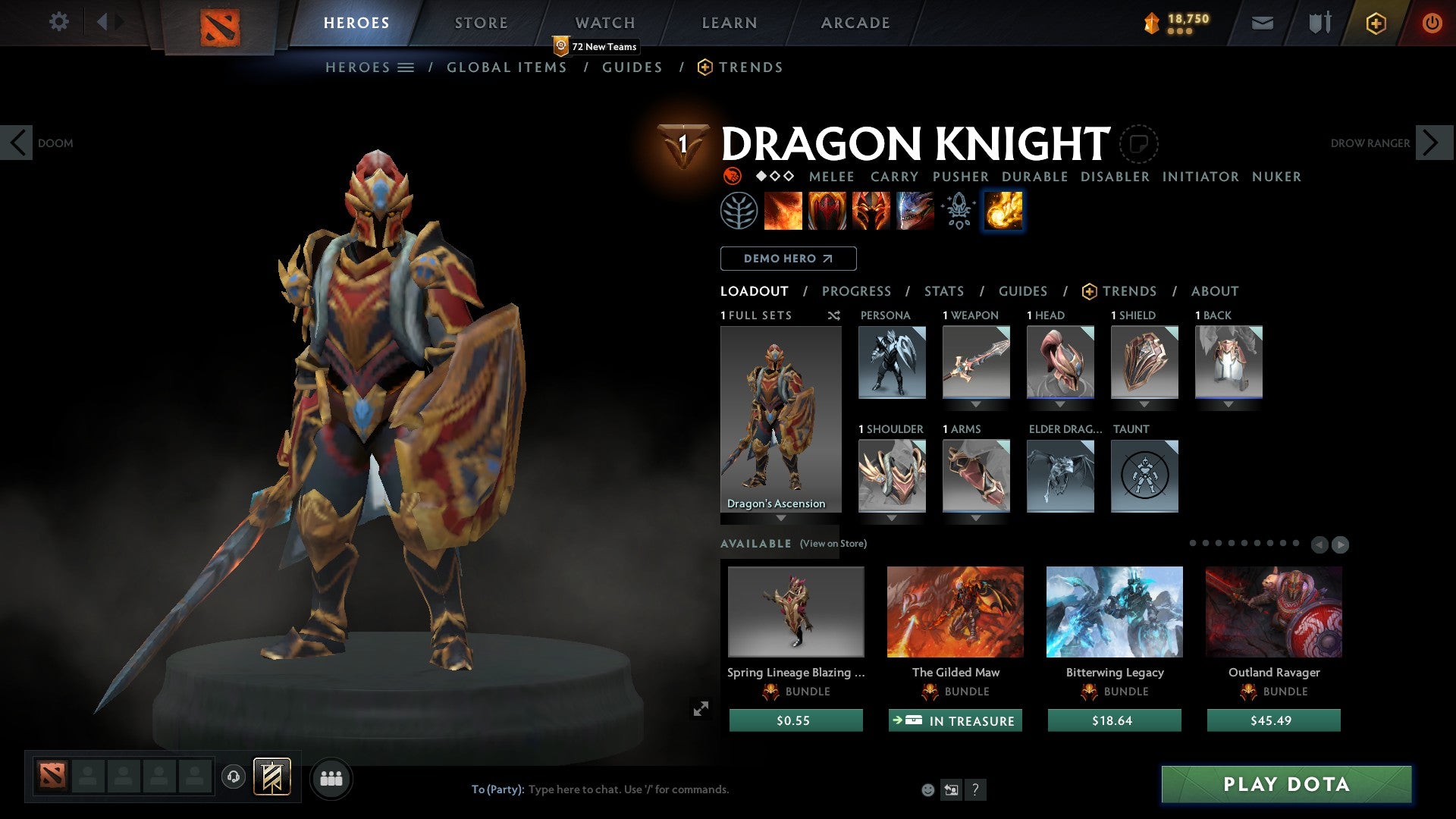Expand the Weapon slot dropdown arrow
This screenshot has height=819, width=1456.
[x=976, y=404]
